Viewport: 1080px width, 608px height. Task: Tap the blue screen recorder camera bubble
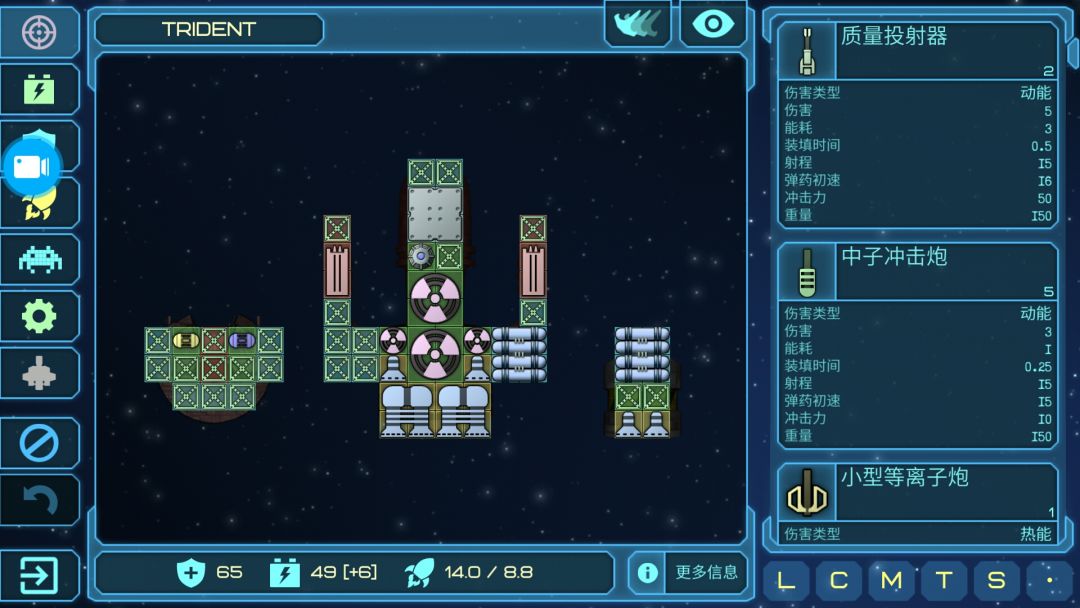pyautogui.click(x=32, y=167)
